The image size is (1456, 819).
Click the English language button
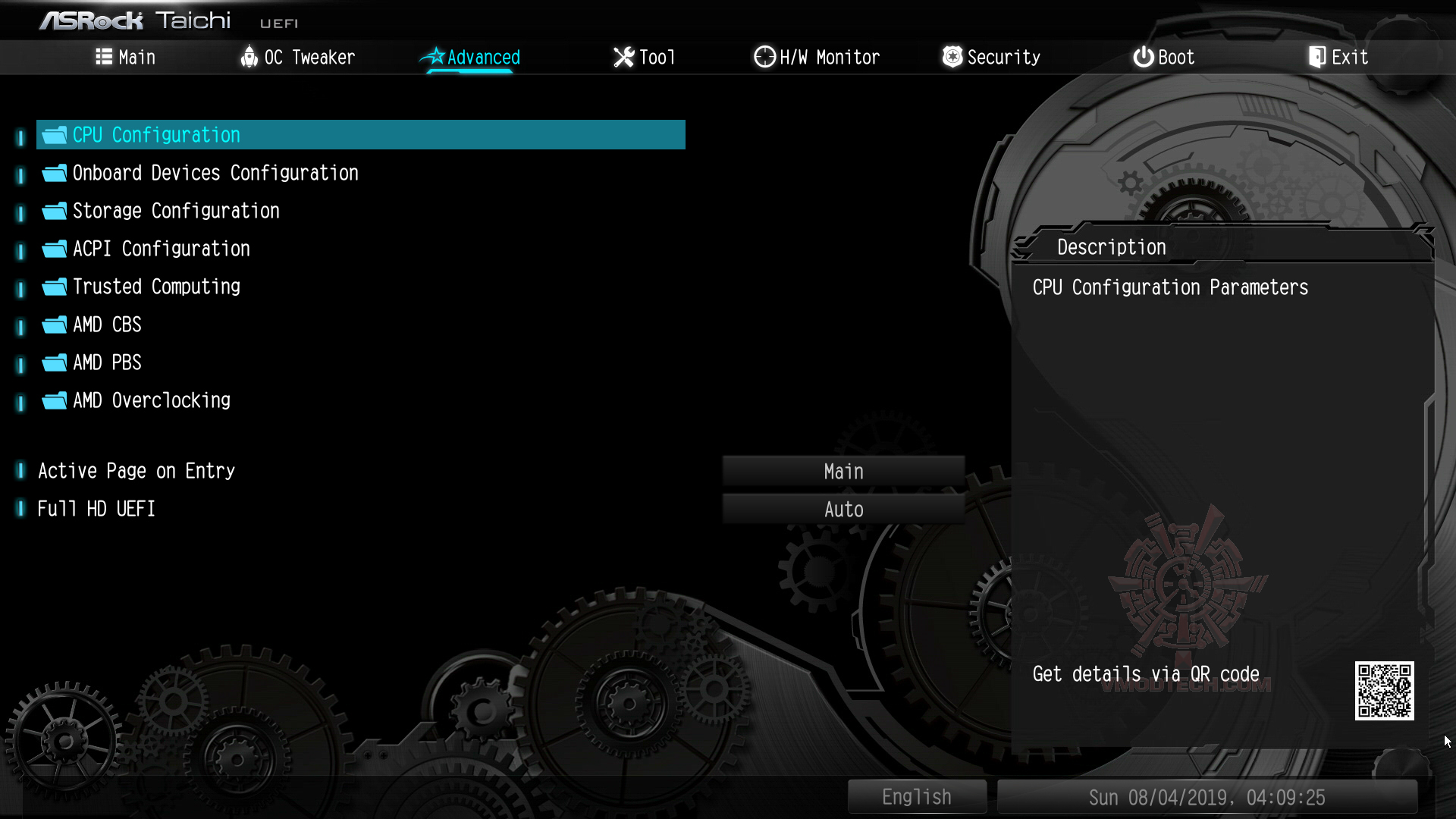pos(916,797)
